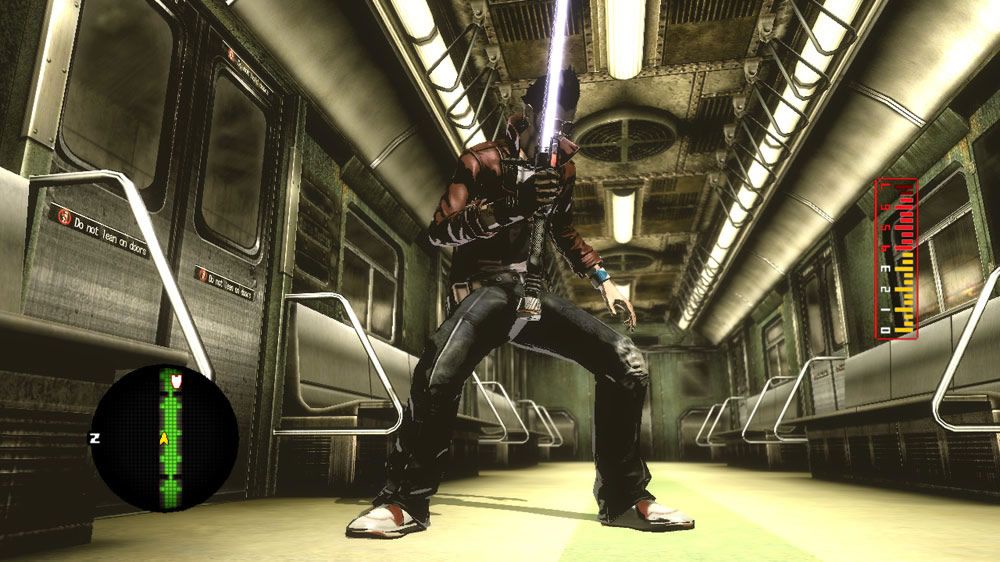Click the yellow player arrow on the minimap
The image size is (1000, 562).
[x=163, y=437]
